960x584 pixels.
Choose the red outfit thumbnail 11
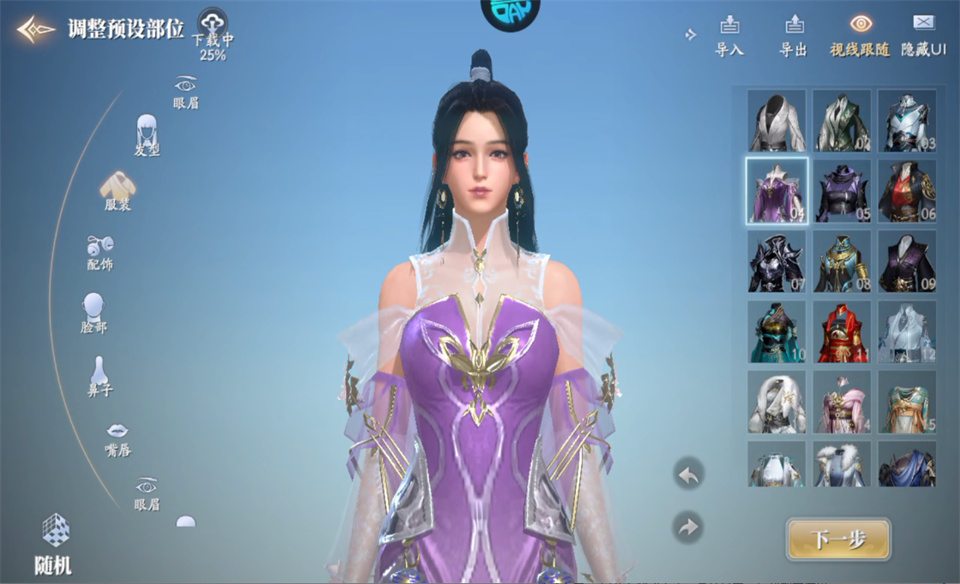[x=842, y=331]
